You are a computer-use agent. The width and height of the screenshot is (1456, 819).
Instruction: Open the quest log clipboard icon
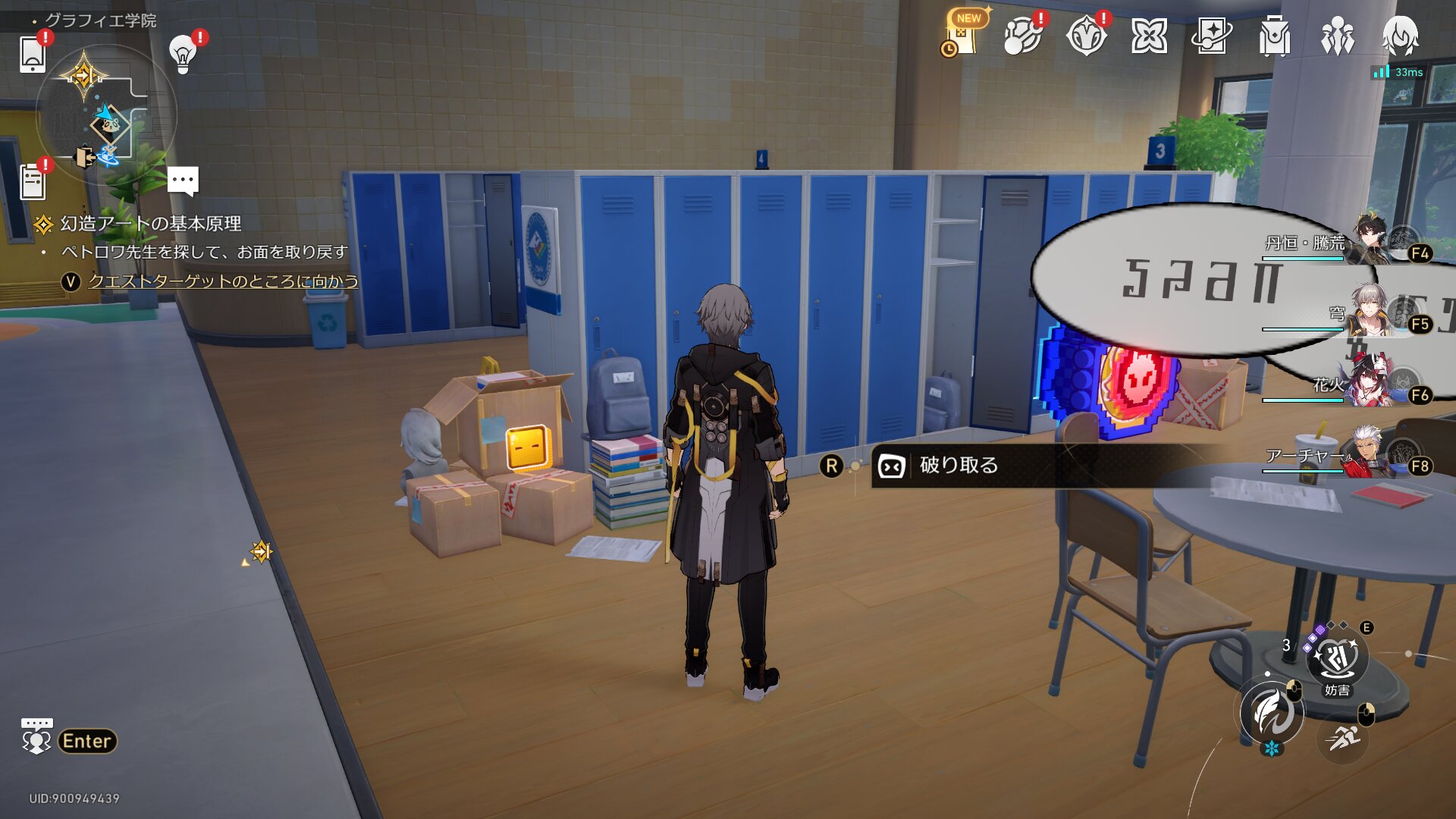tap(33, 182)
